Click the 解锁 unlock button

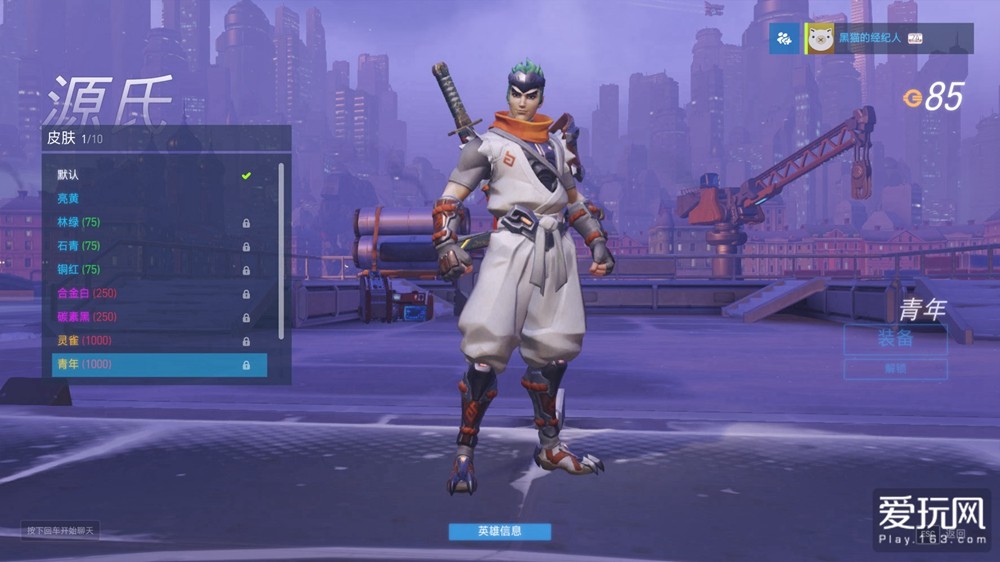(x=895, y=369)
